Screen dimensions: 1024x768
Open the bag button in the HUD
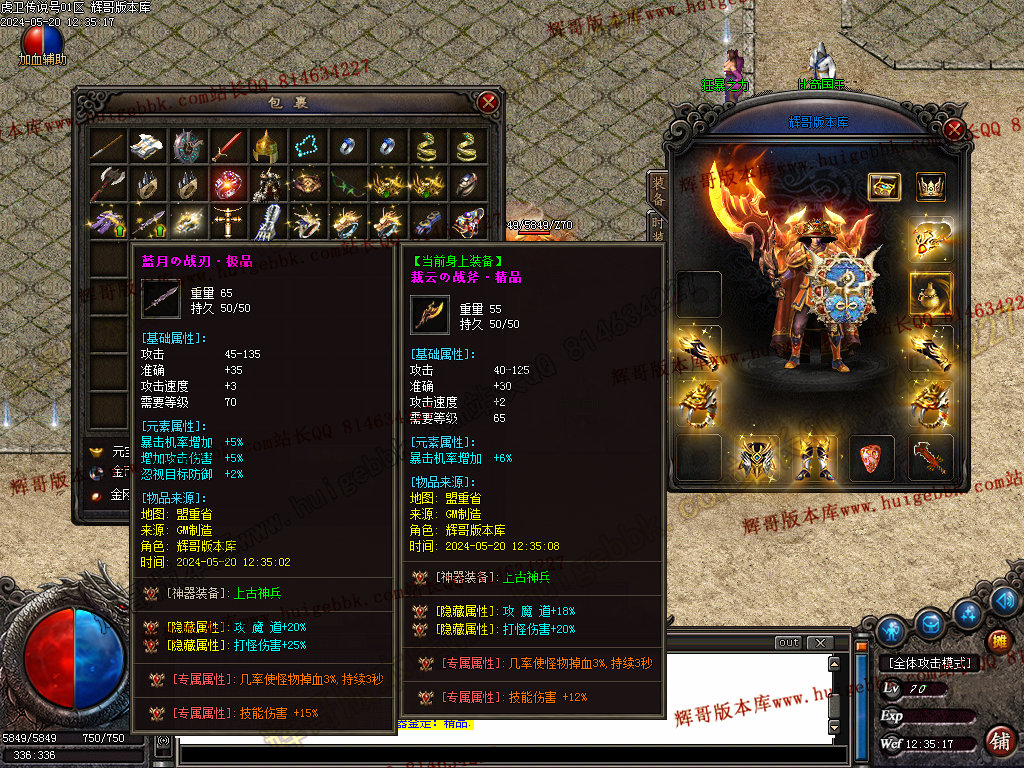(931, 624)
